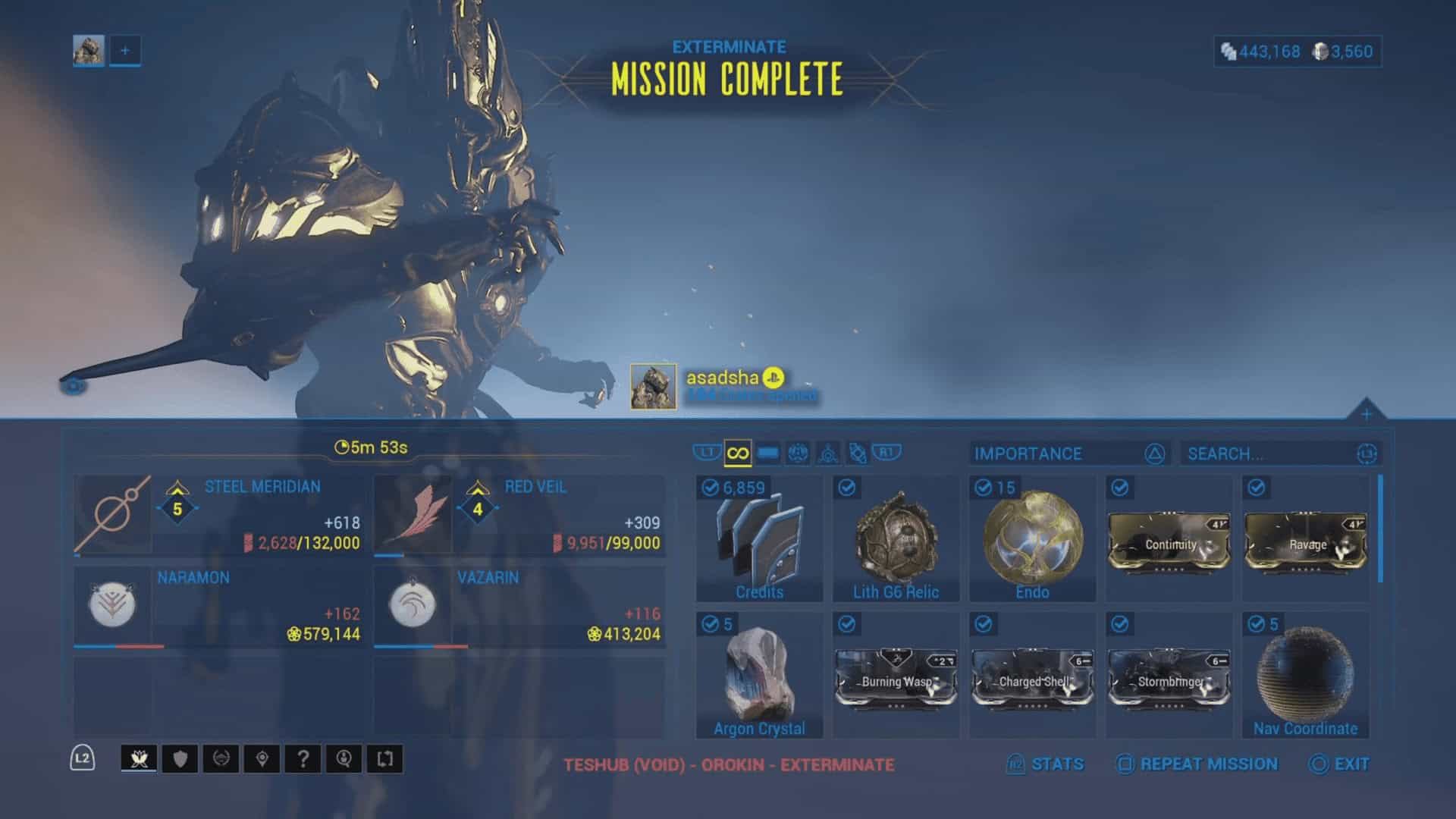This screenshot has height=819, width=1456.
Task: Choose Repeat Mission
Action: coord(1197,764)
